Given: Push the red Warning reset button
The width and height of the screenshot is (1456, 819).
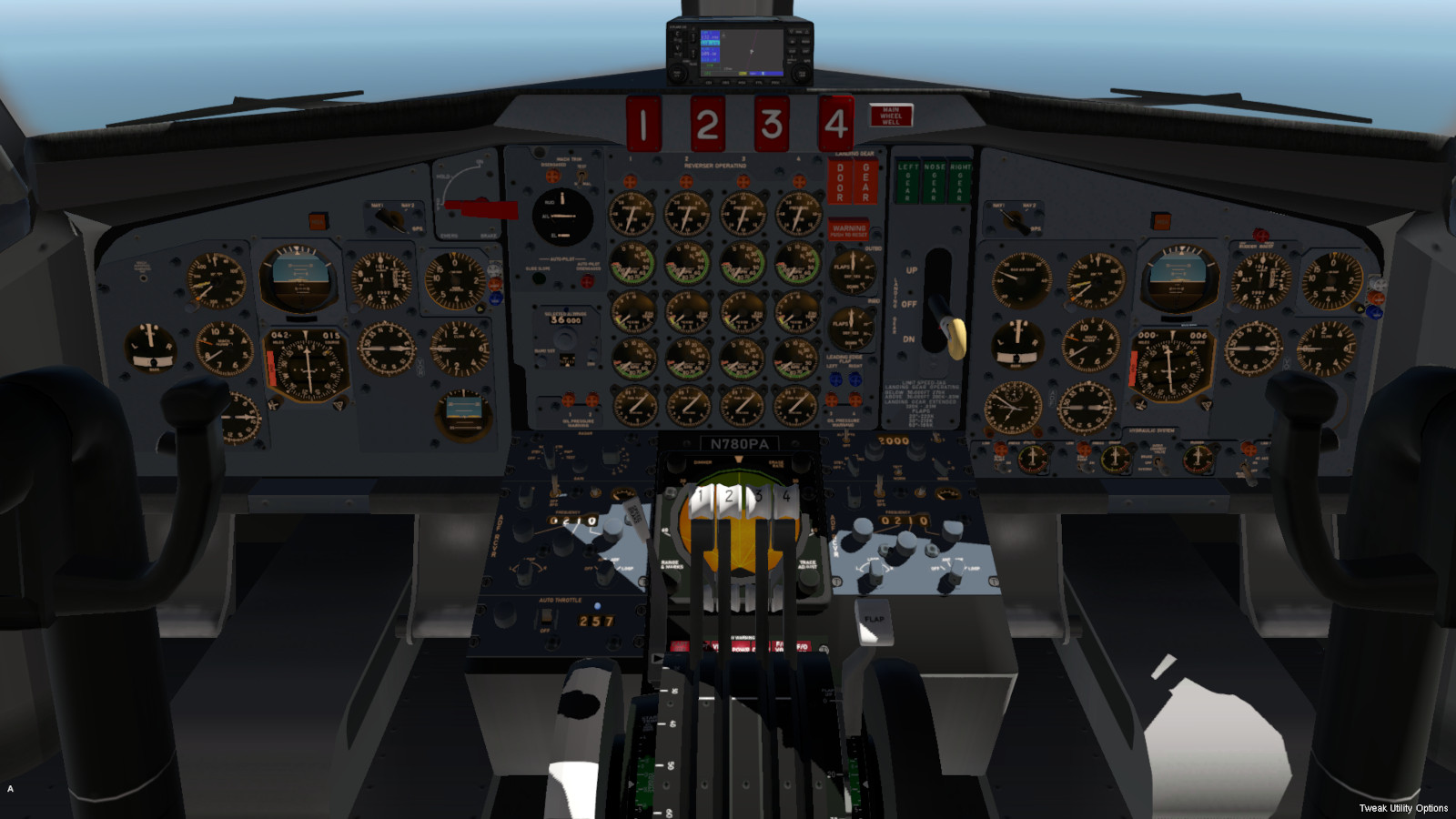Looking at the screenshot, I should (848, 230).
